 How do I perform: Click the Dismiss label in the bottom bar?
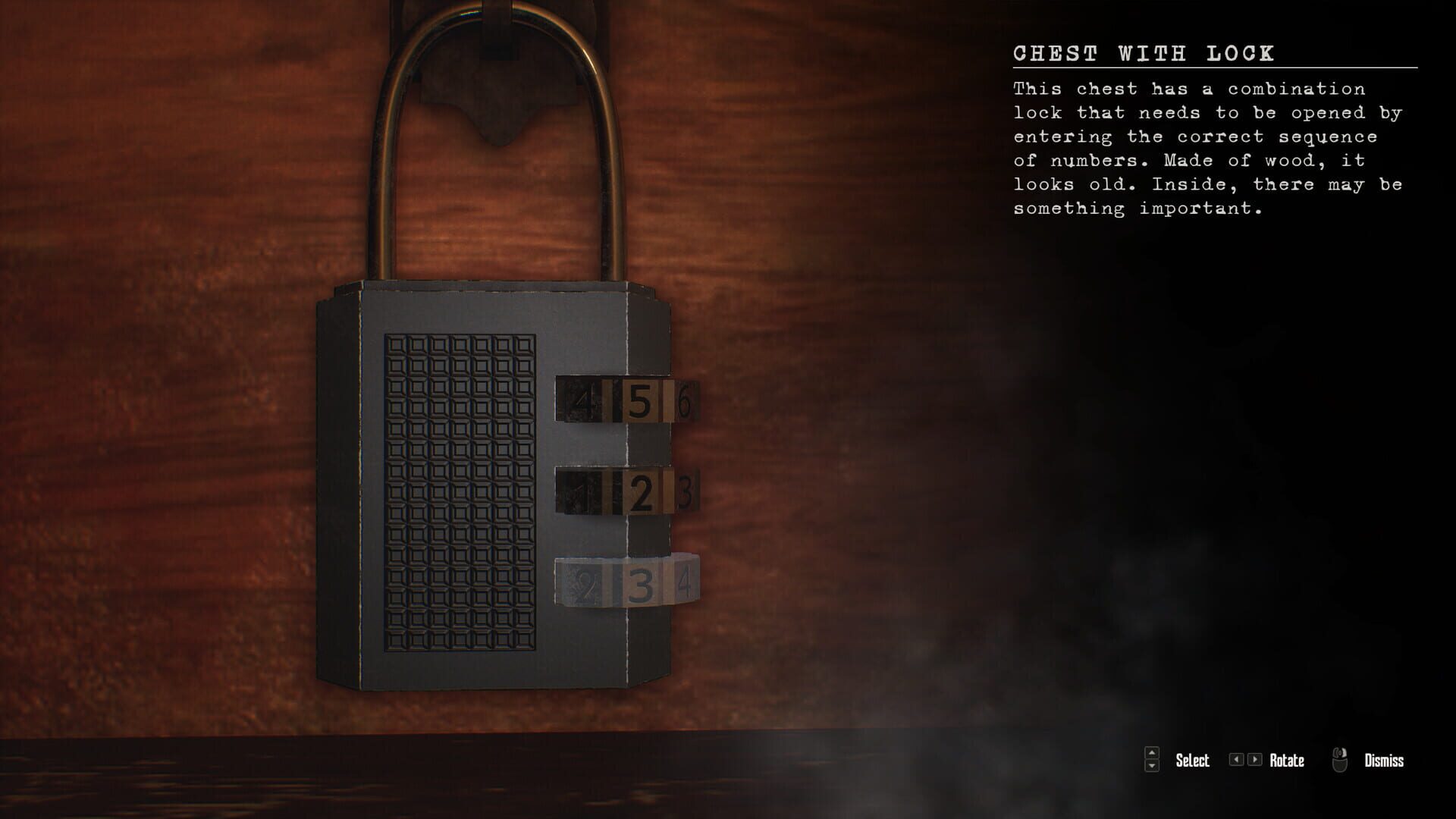[1384, 761]
